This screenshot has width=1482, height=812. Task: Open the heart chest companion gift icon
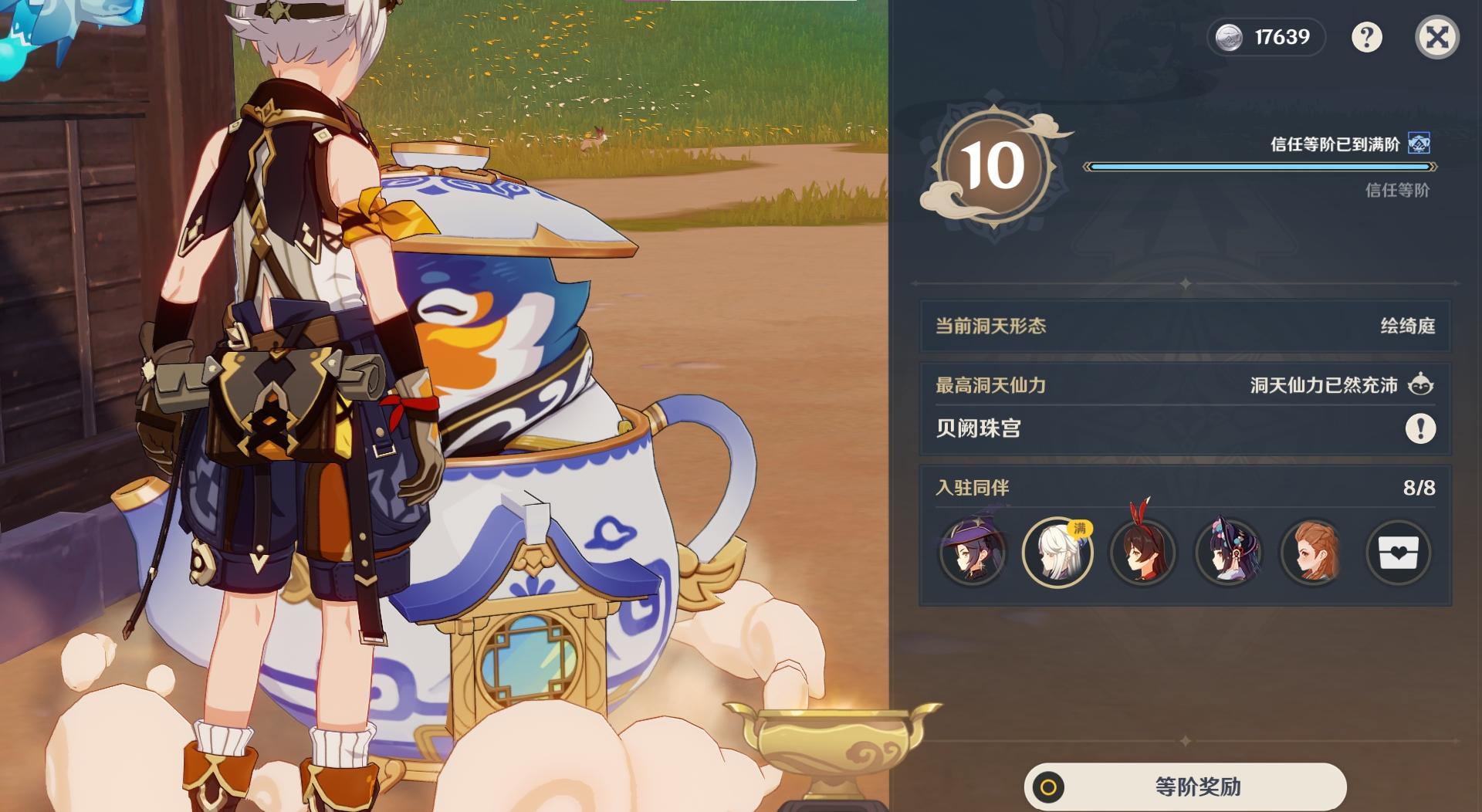(x=1398, y=553)
